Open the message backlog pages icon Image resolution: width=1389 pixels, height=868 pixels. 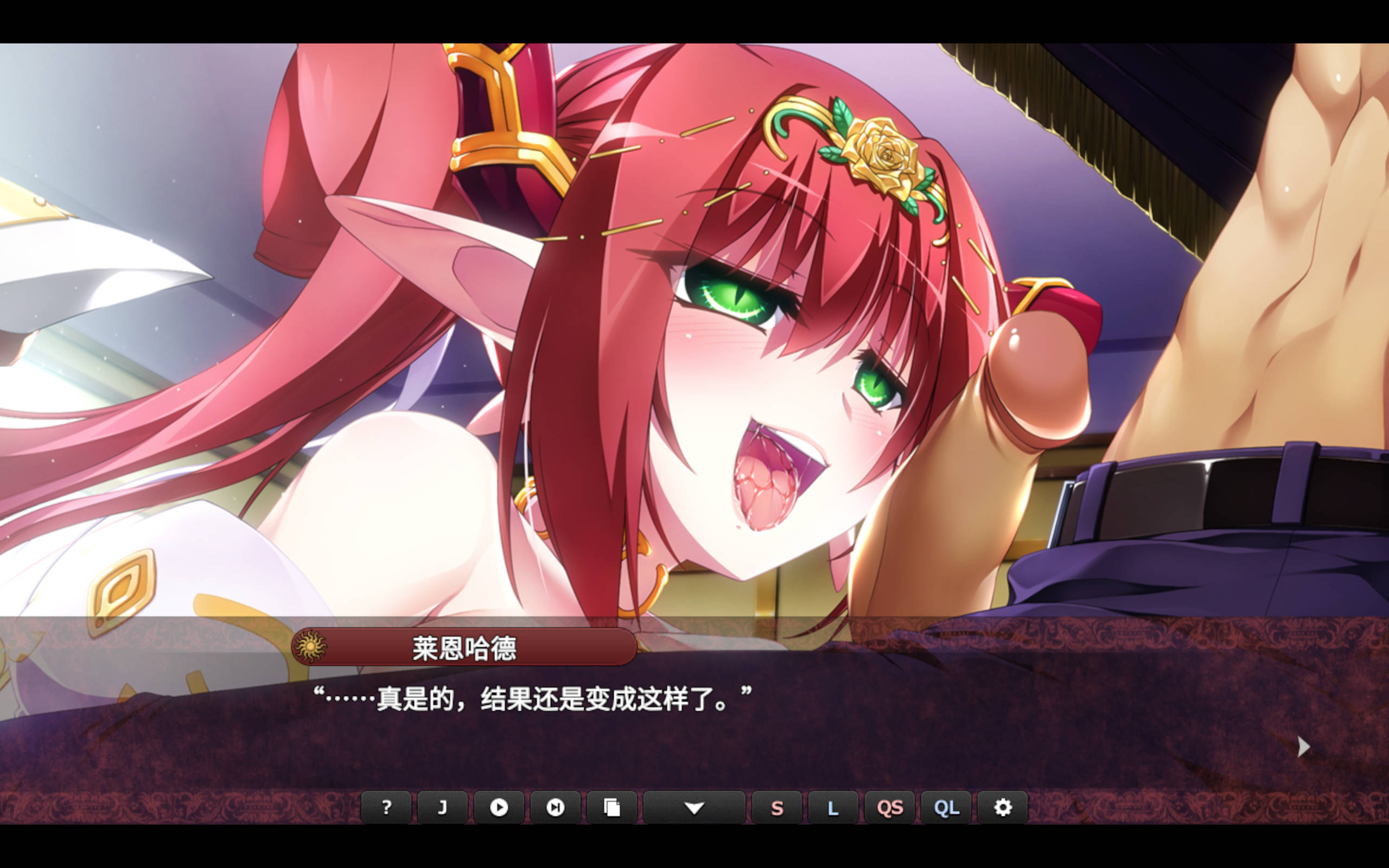pos(612,807)
